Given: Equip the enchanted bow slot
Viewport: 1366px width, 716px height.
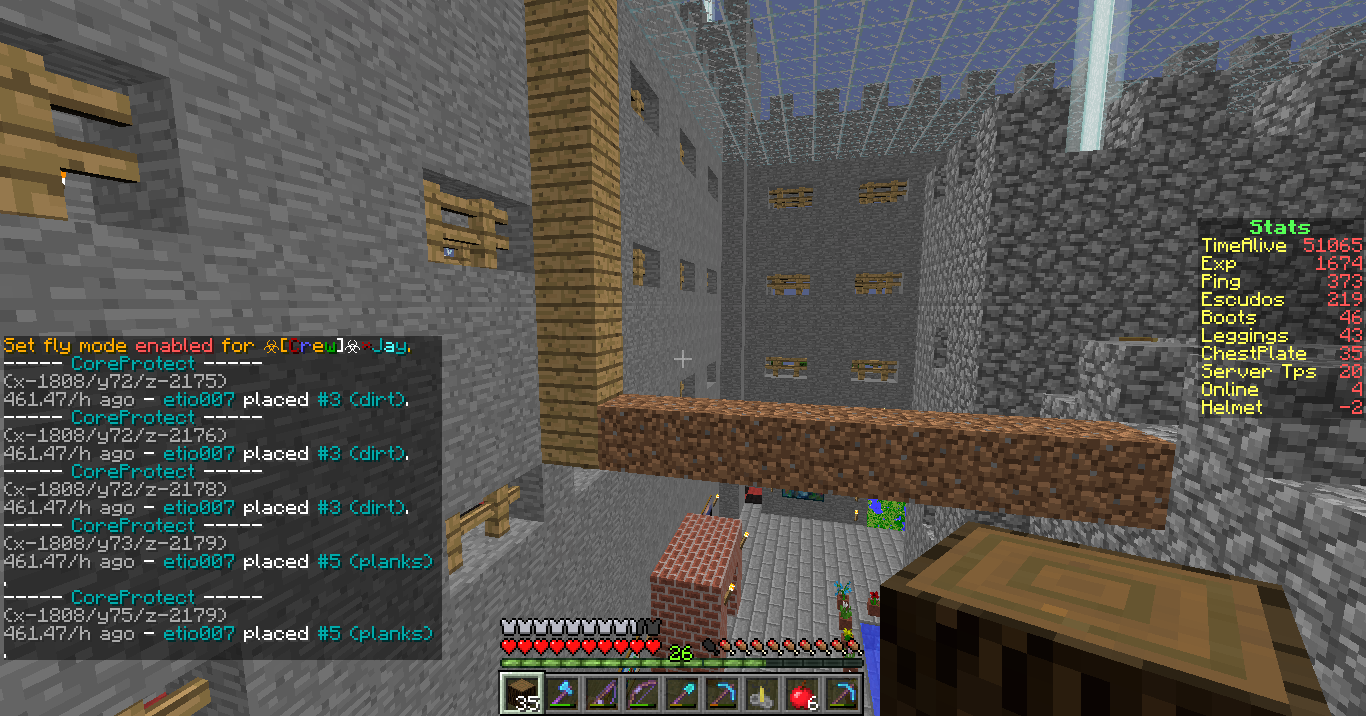Looking at the screenshot, I should 640,693.
